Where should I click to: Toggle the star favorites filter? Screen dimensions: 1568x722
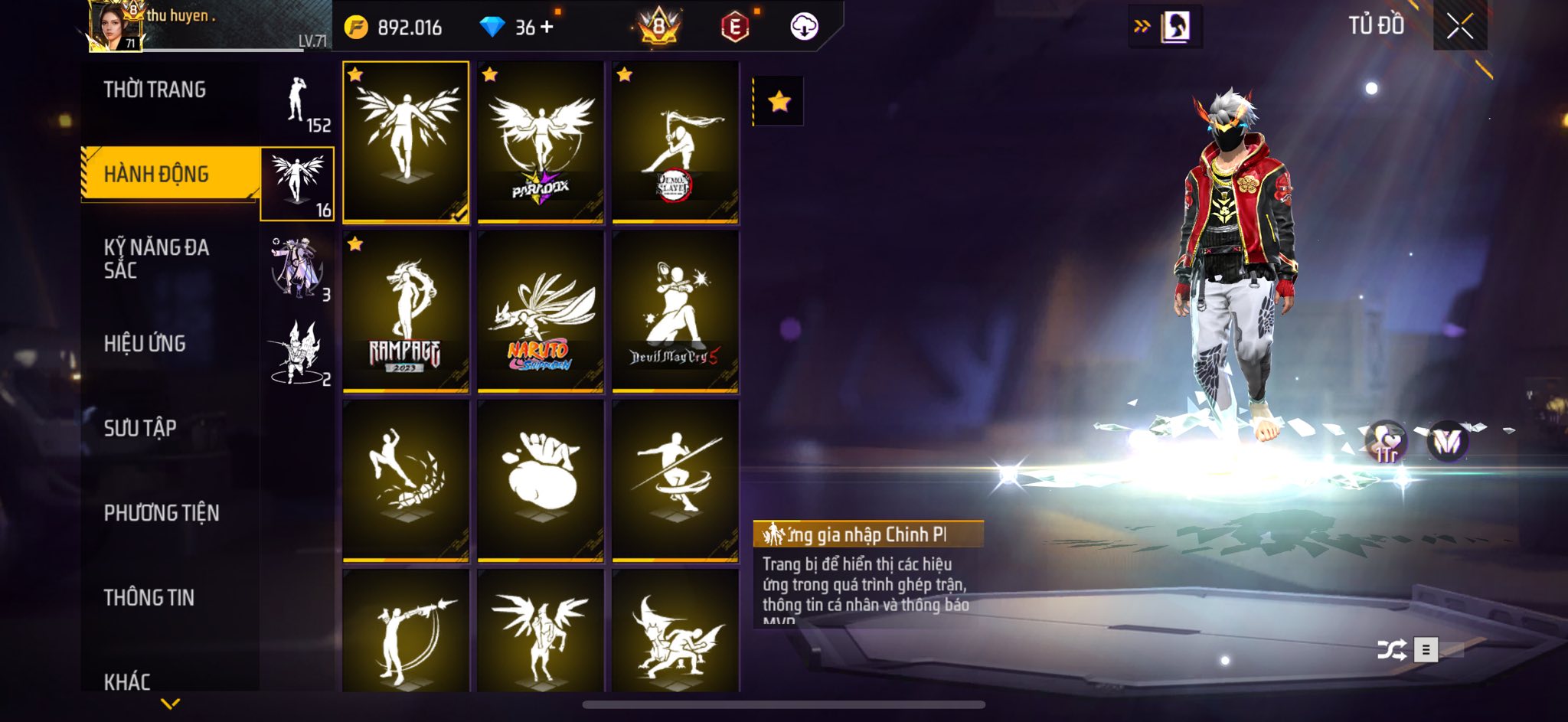pyautogui.click(x=779, y=101)
